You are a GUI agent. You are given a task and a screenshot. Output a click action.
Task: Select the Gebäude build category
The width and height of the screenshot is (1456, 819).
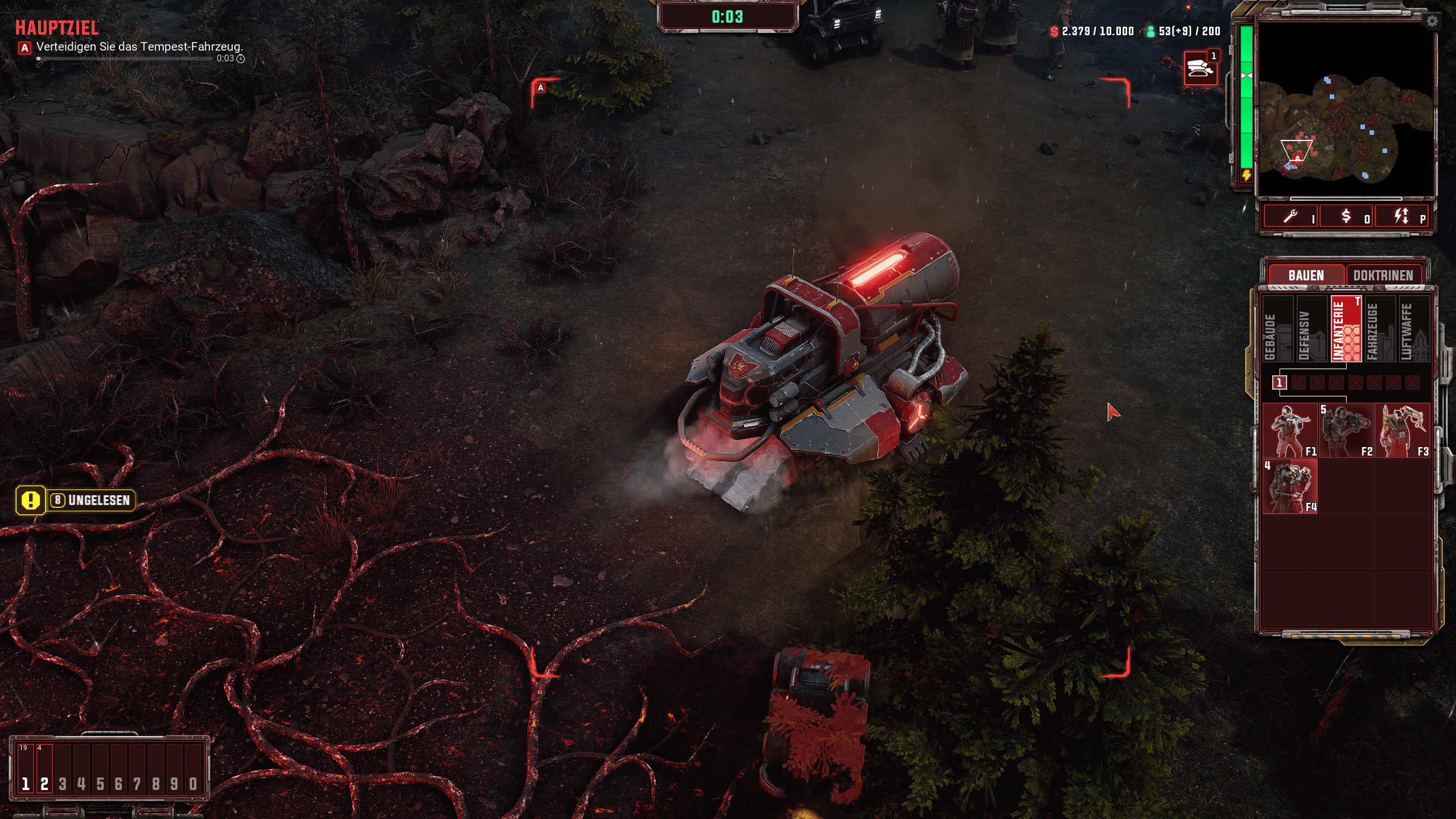click(1277, 329)
